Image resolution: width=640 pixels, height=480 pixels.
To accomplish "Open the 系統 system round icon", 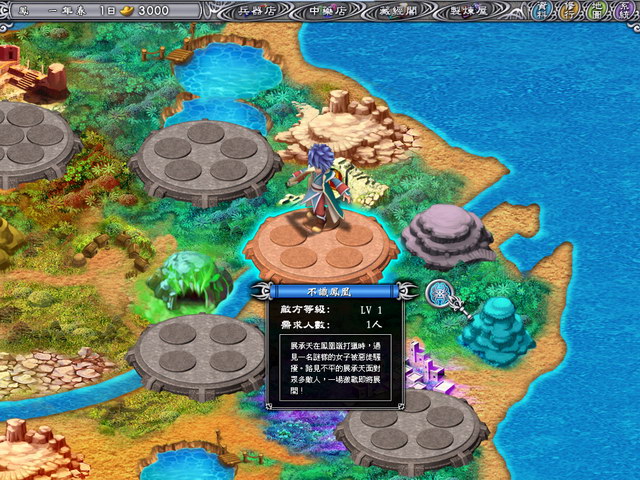I will [625, 10].
